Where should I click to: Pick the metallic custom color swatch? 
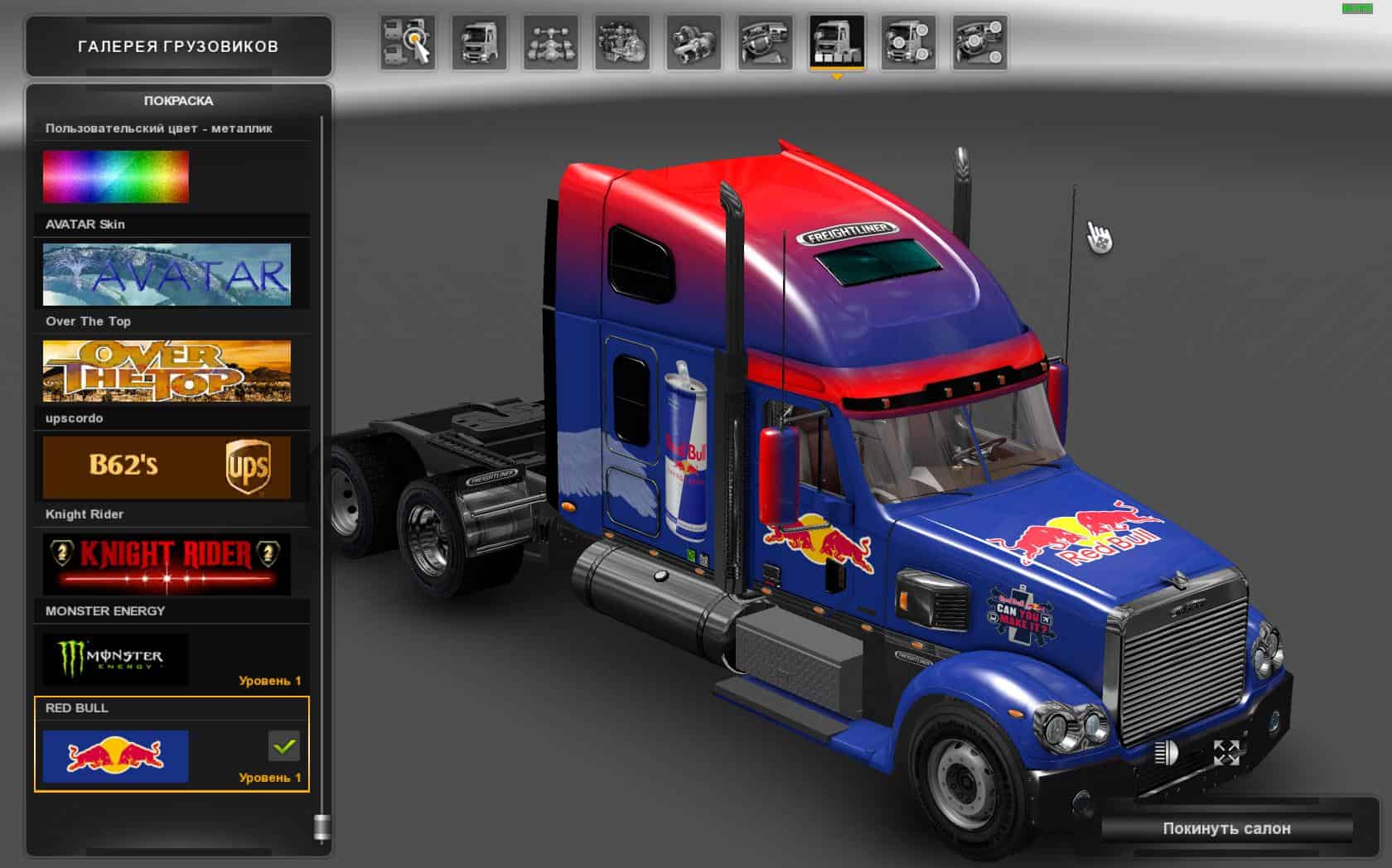coord(116,176)
